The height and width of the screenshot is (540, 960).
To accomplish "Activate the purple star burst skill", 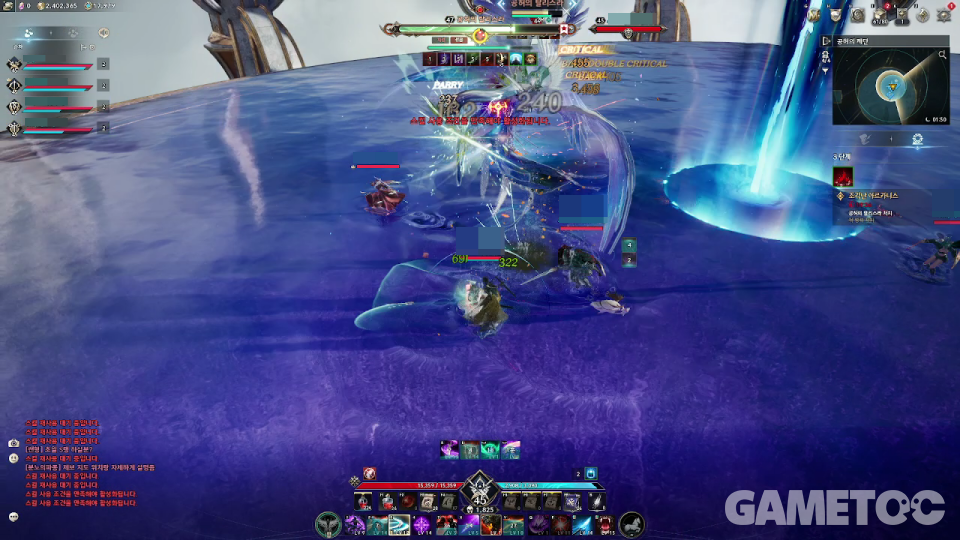I will click(422, 524).
